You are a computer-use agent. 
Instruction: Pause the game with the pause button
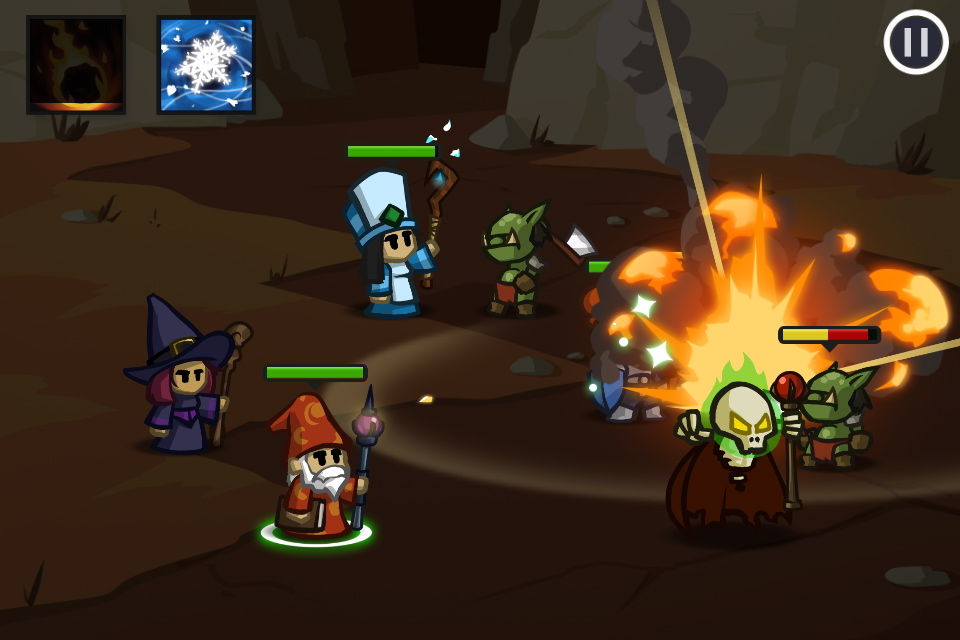click(916, 42)
